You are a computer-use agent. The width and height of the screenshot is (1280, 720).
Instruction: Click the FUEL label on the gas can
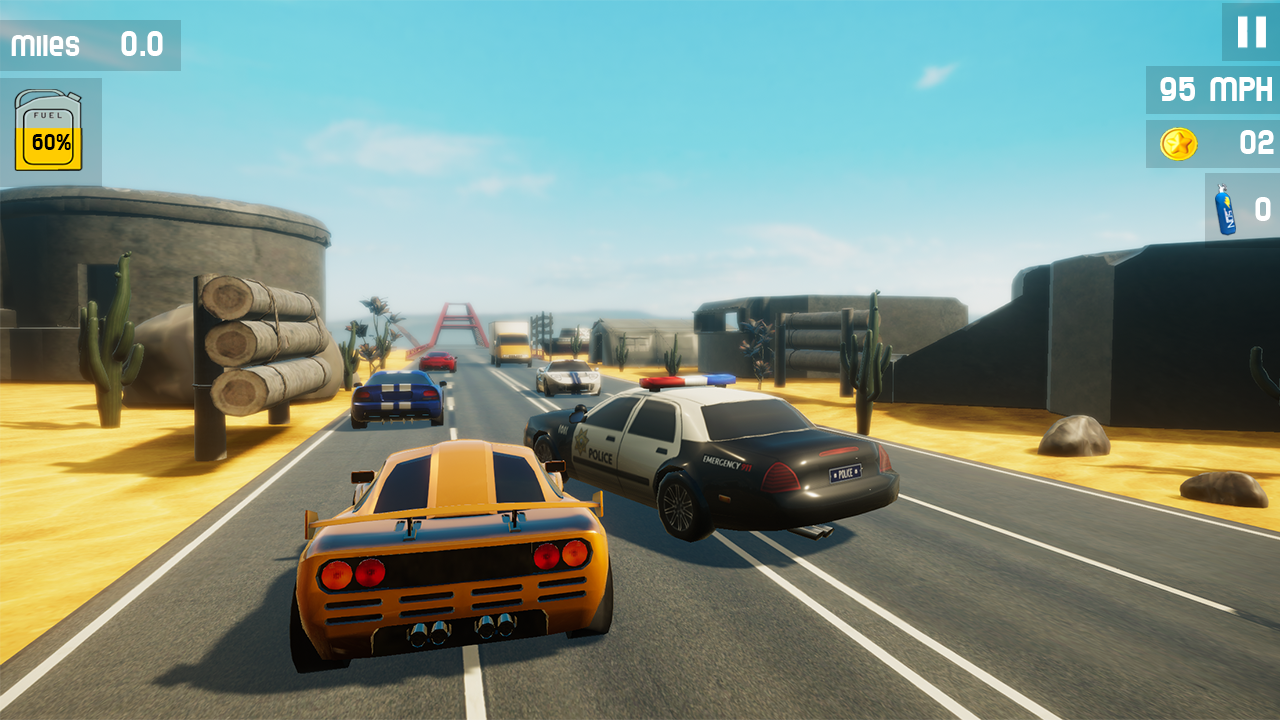46,117
